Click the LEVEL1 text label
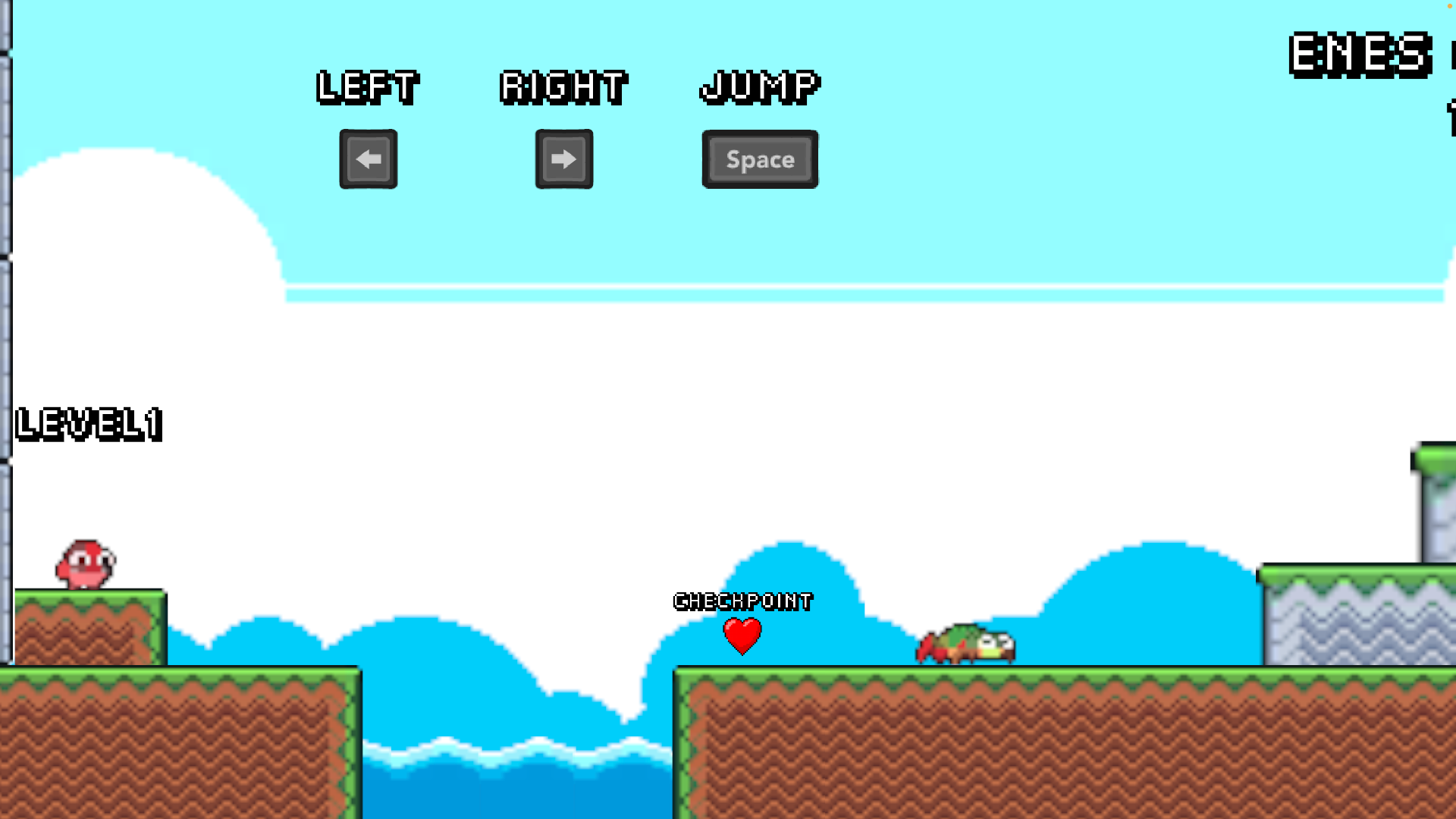The image size is (1456, 819). pos(87,425)
